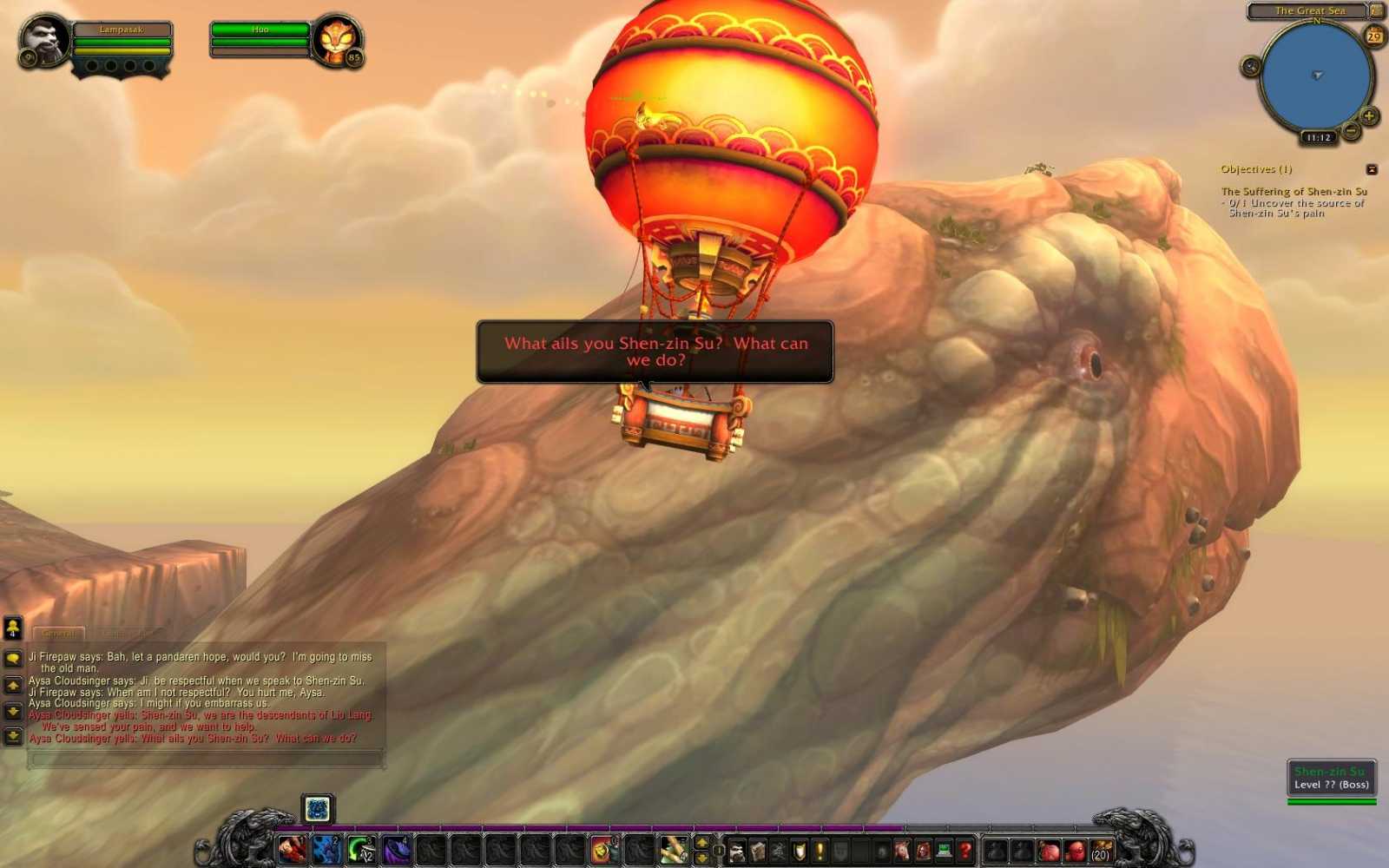The image size is (1389, 868).
Task: Open the social friends icon by the chat
Action: pos(12,628)
